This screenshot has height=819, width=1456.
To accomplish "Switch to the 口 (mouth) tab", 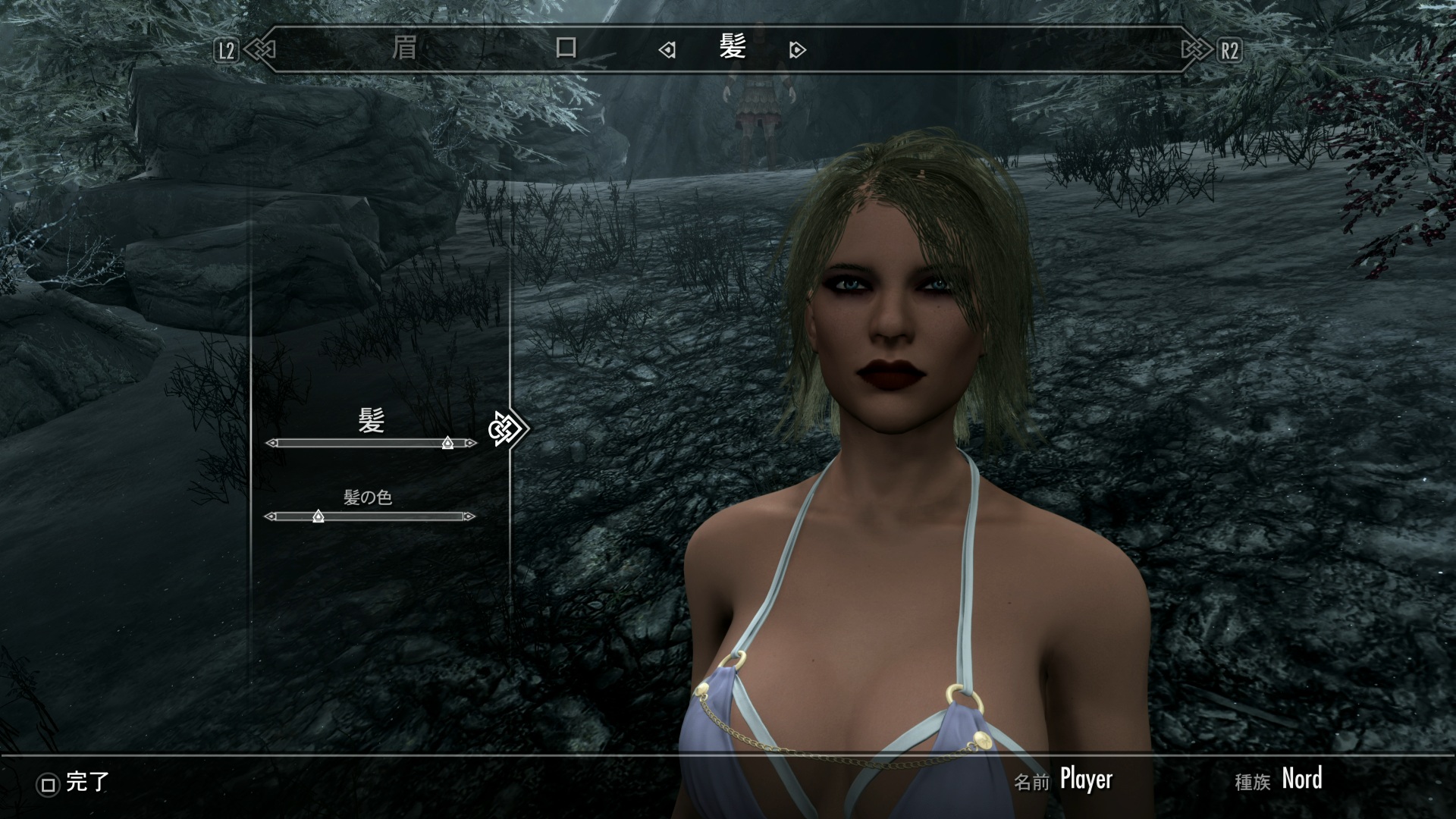I will click(566, 49).
